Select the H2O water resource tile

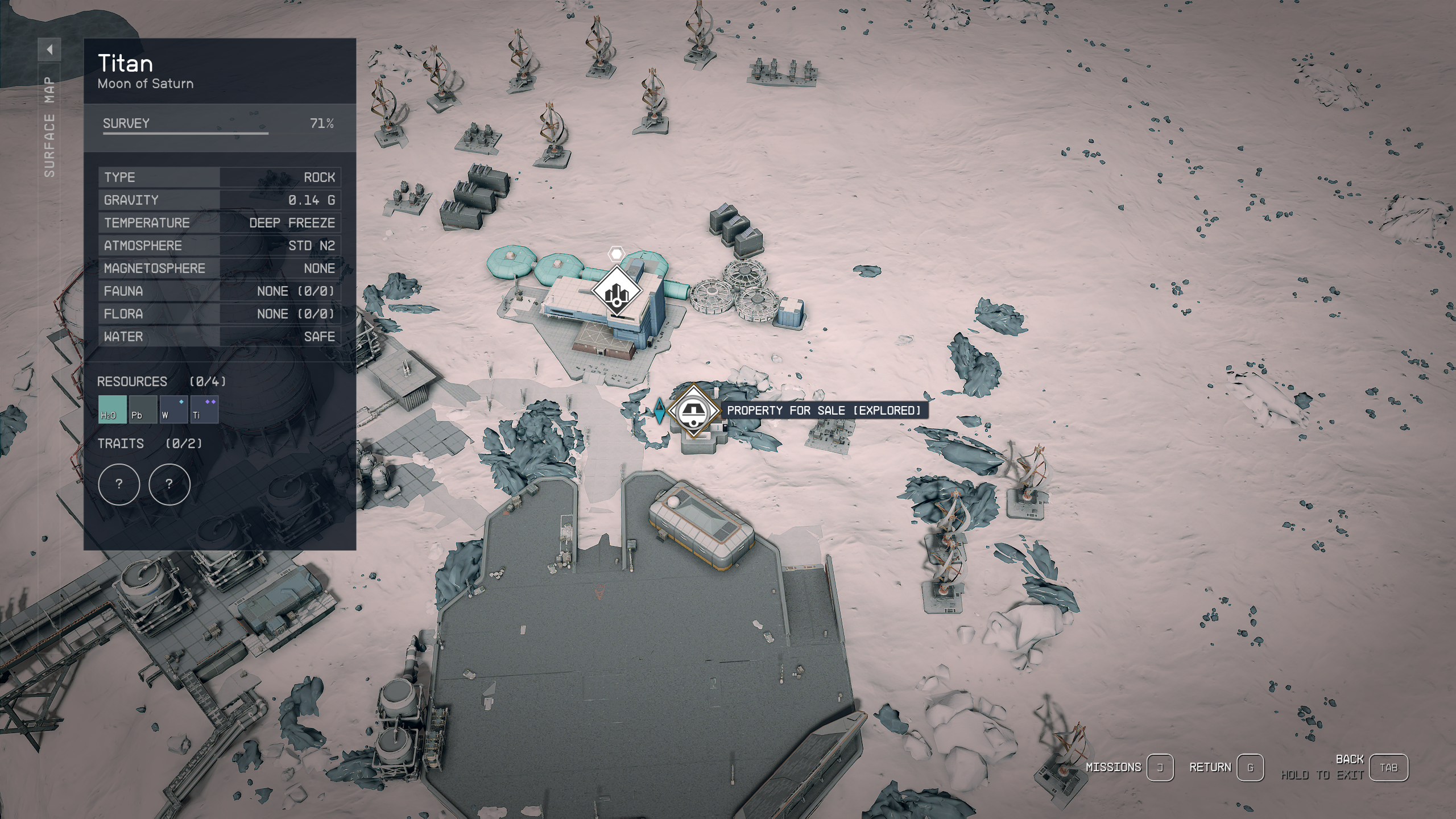click(x=112, y=409)
